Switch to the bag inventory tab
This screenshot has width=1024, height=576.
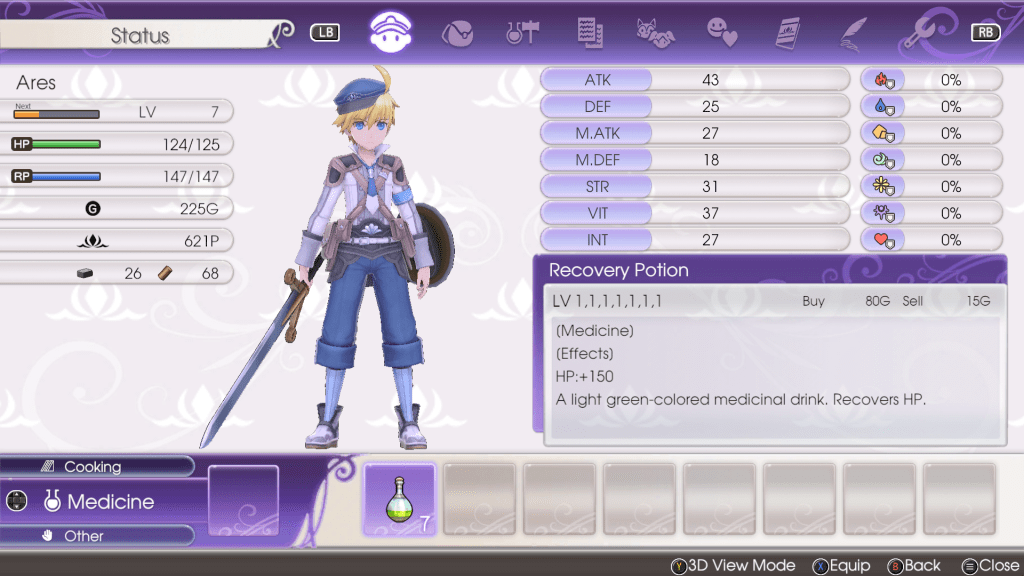click(457, 32)
